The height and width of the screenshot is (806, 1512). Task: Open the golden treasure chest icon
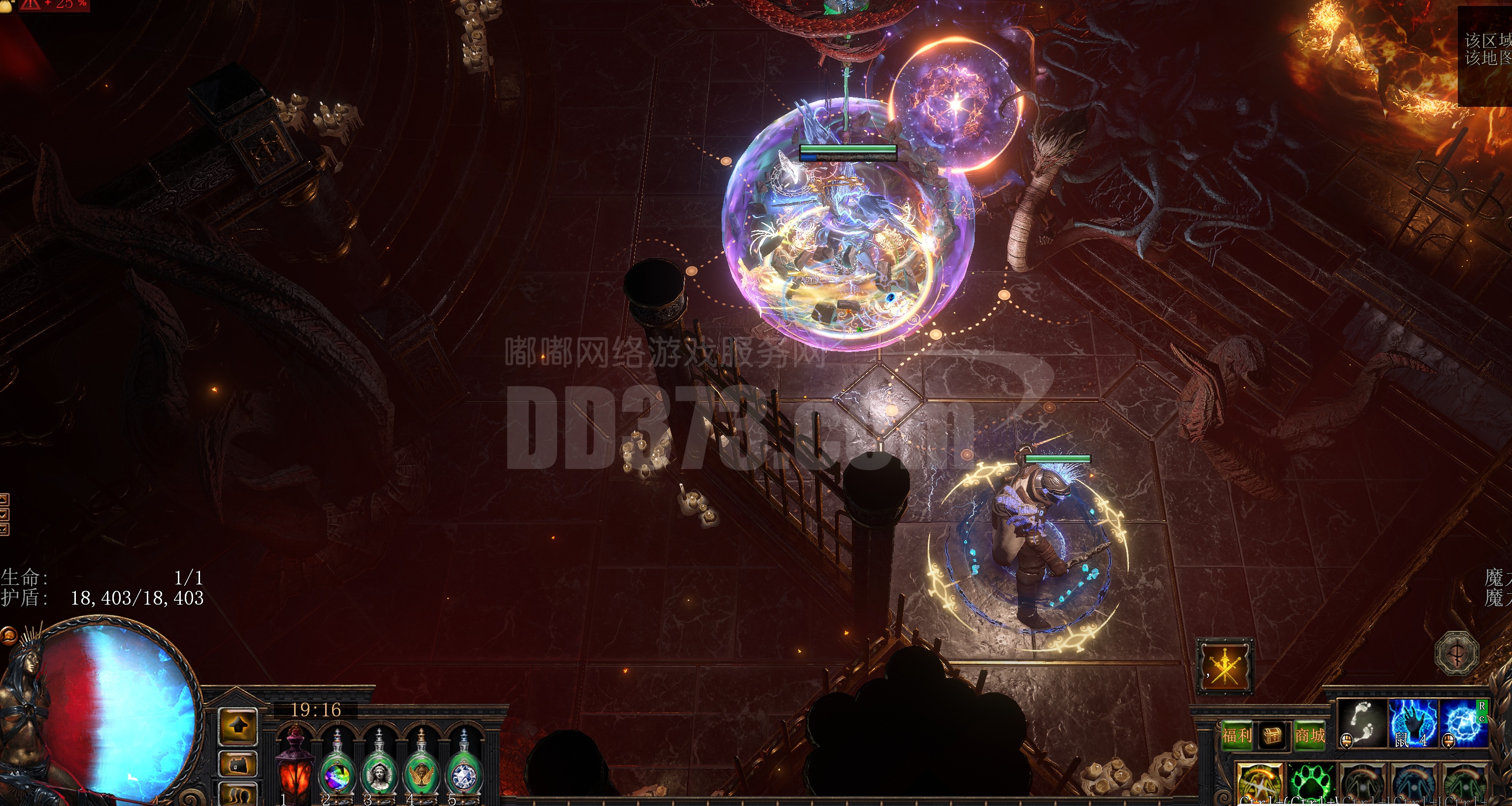(x=1273, y=736)
